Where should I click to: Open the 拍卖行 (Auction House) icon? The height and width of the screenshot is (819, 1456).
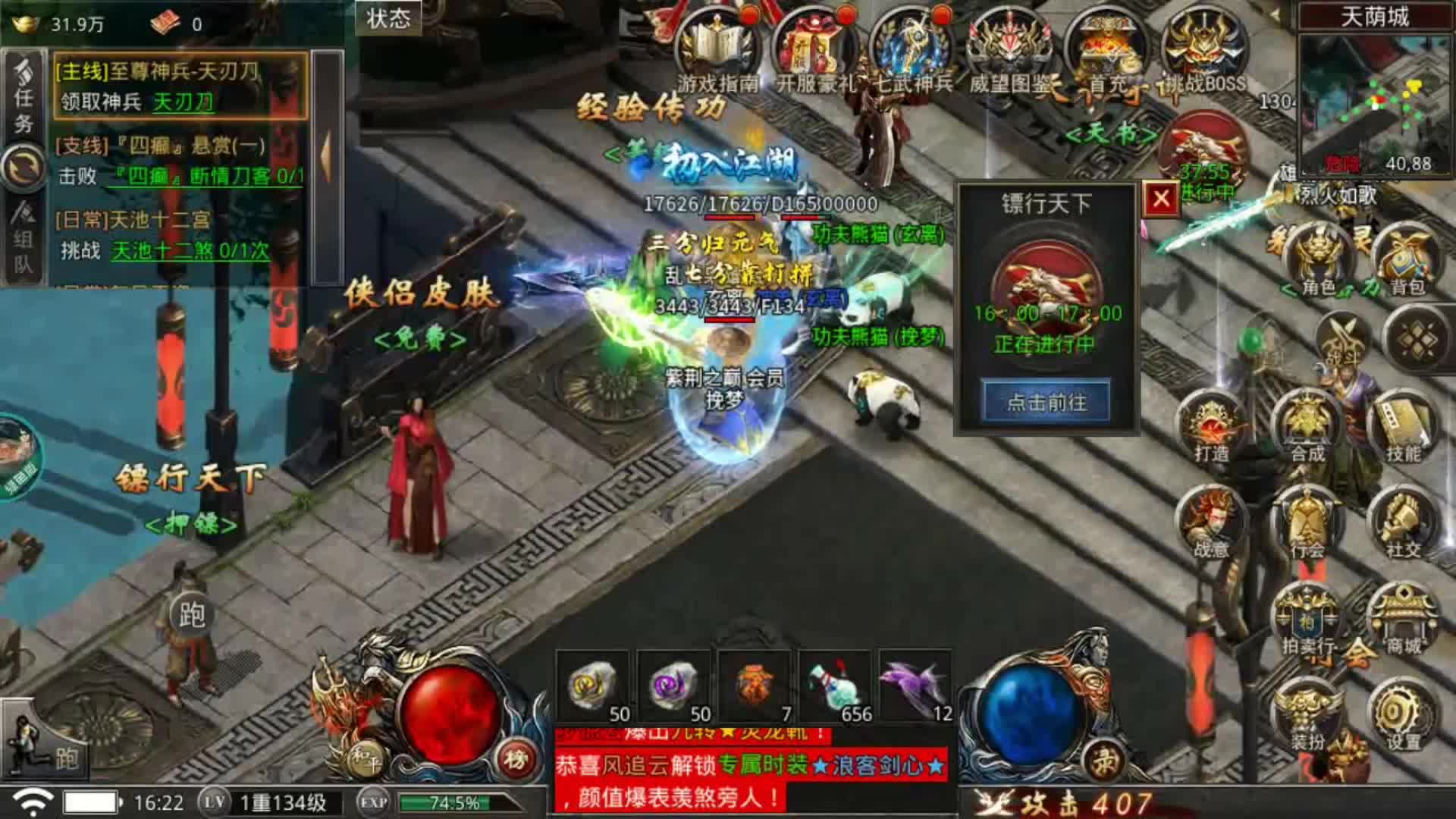pyautogui.click(x=1307, y=617)
